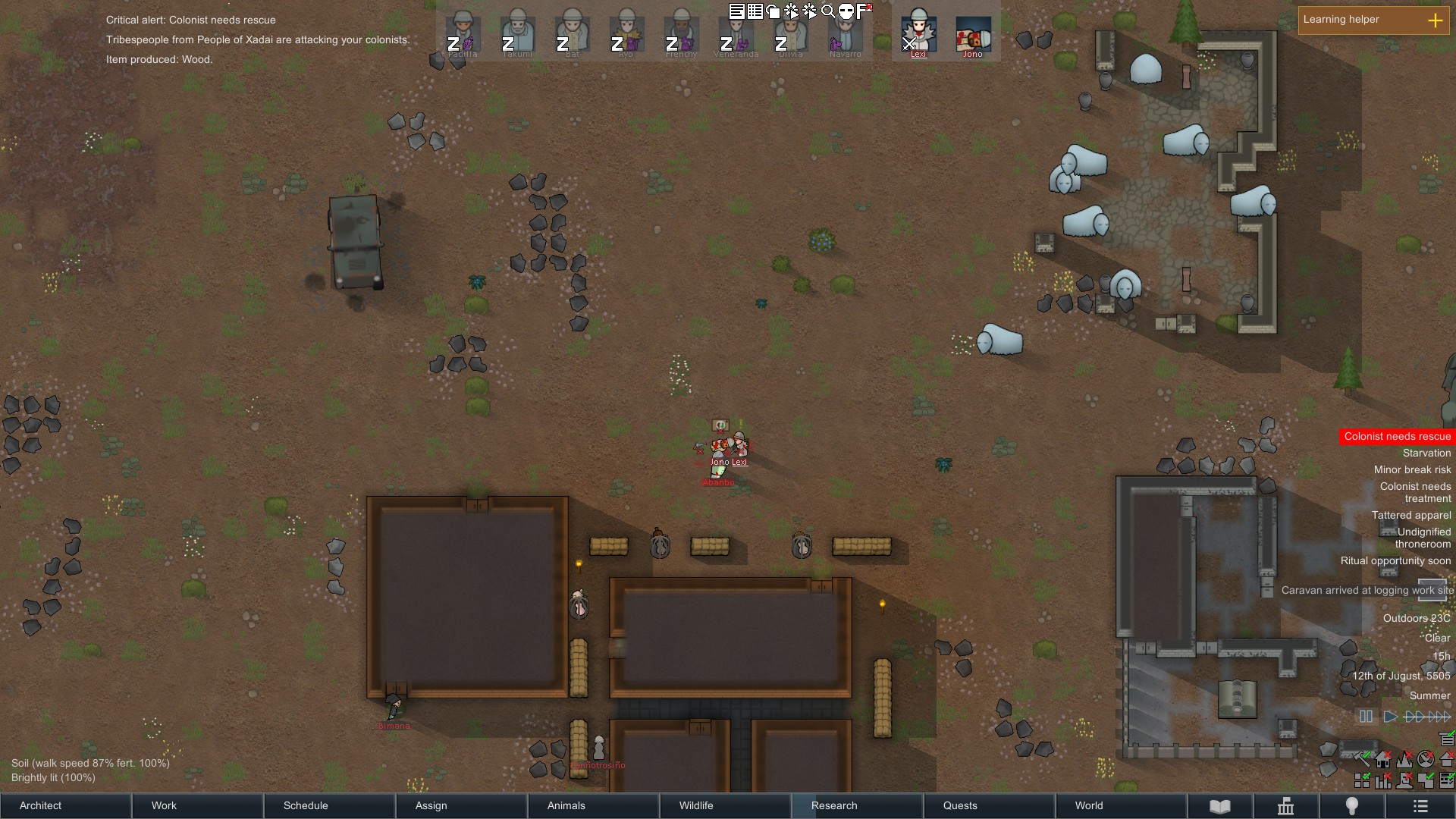Open the main menu list icon
Viewport: 1456px width, 819px height.
[1420, 806]
